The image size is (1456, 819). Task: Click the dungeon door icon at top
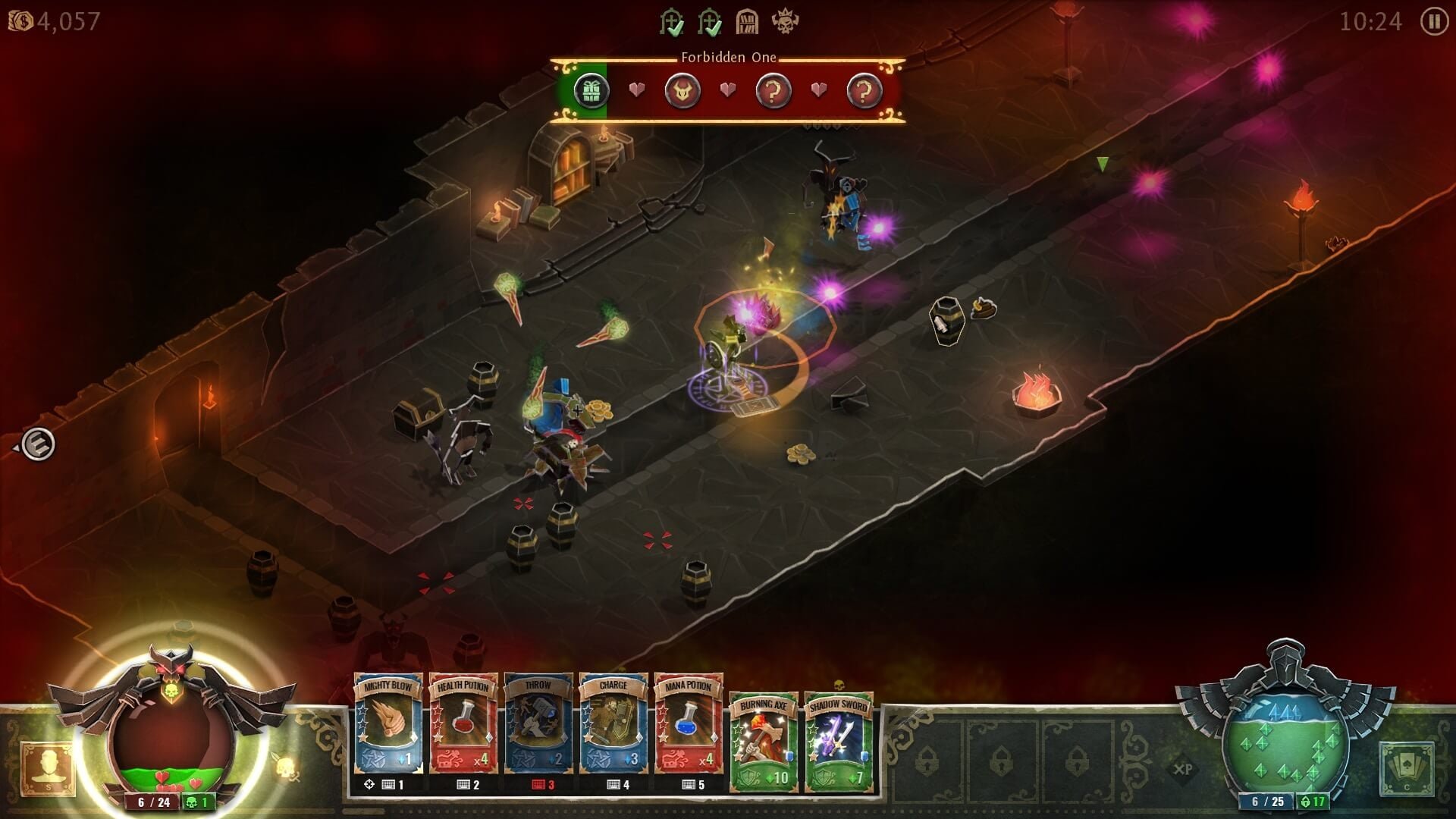[747, 22]
